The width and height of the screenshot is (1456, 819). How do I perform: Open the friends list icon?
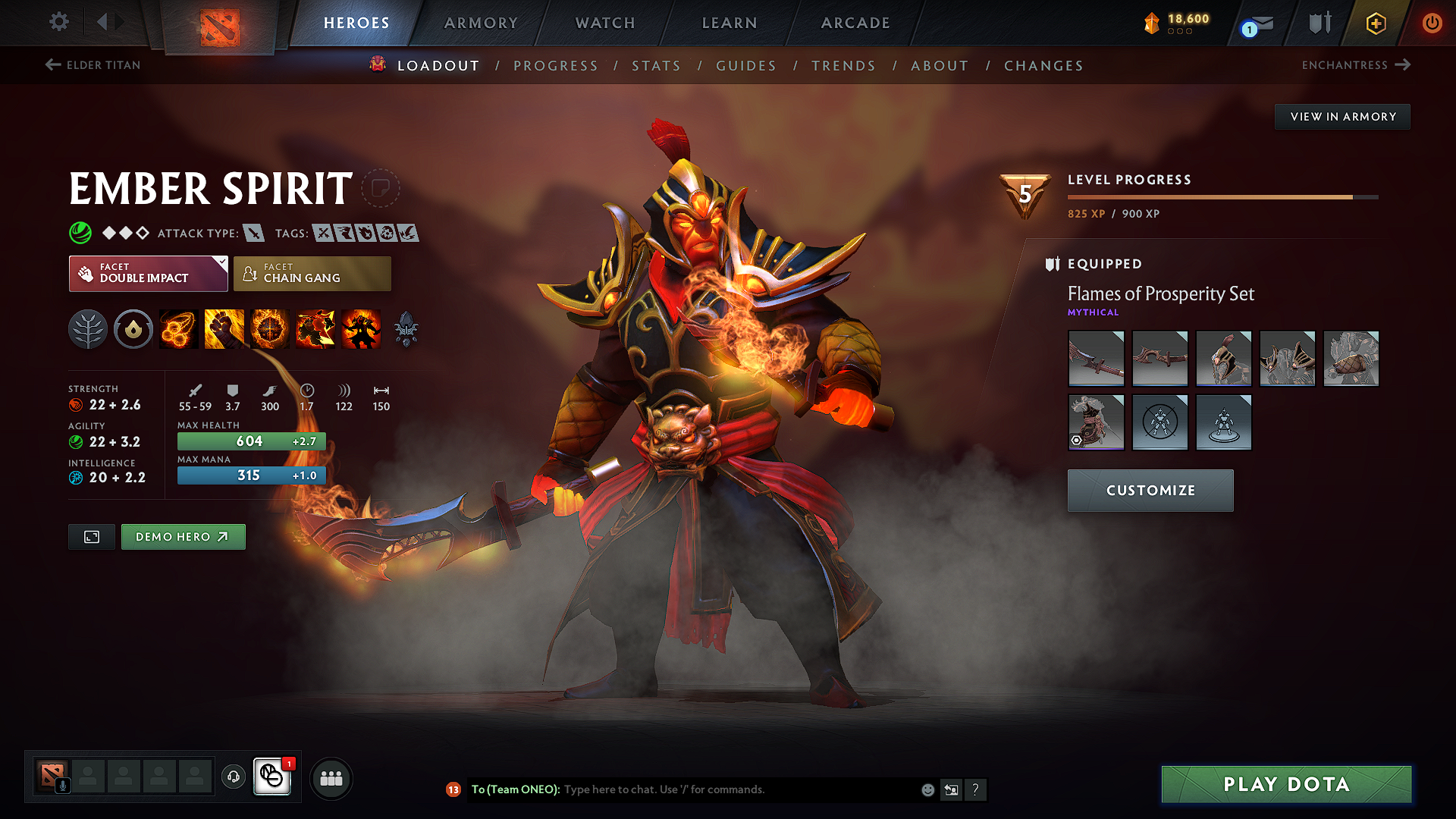pyautogui.click(x=331, y=778)
